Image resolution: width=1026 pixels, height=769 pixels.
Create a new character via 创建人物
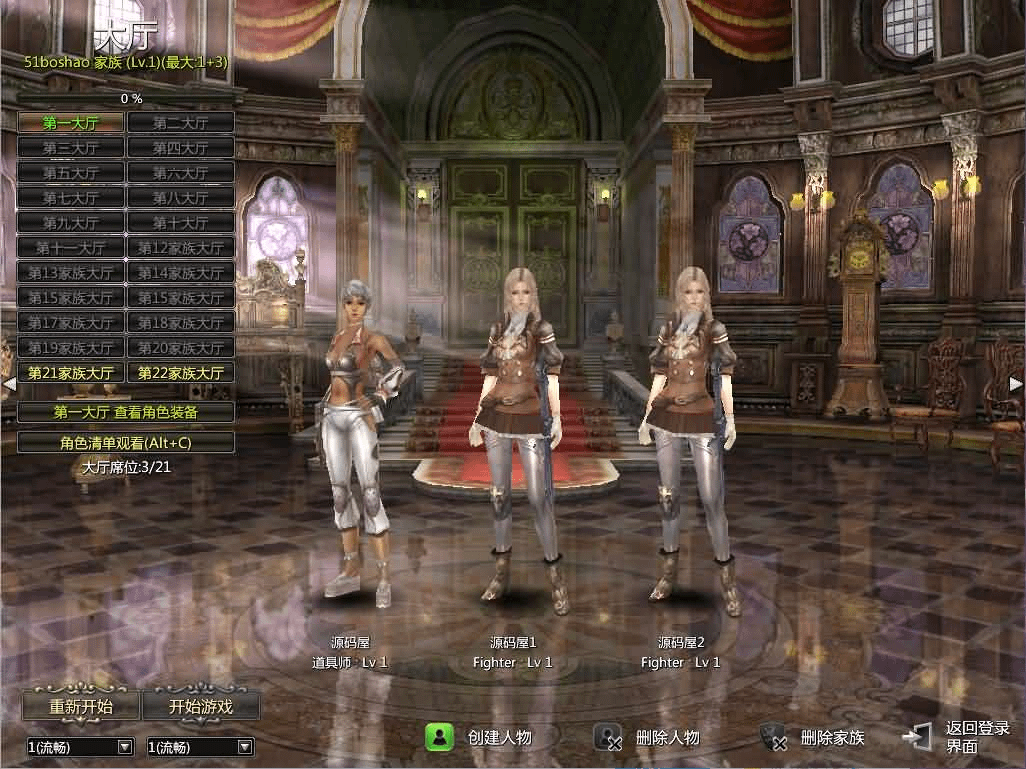pos(480,738)
